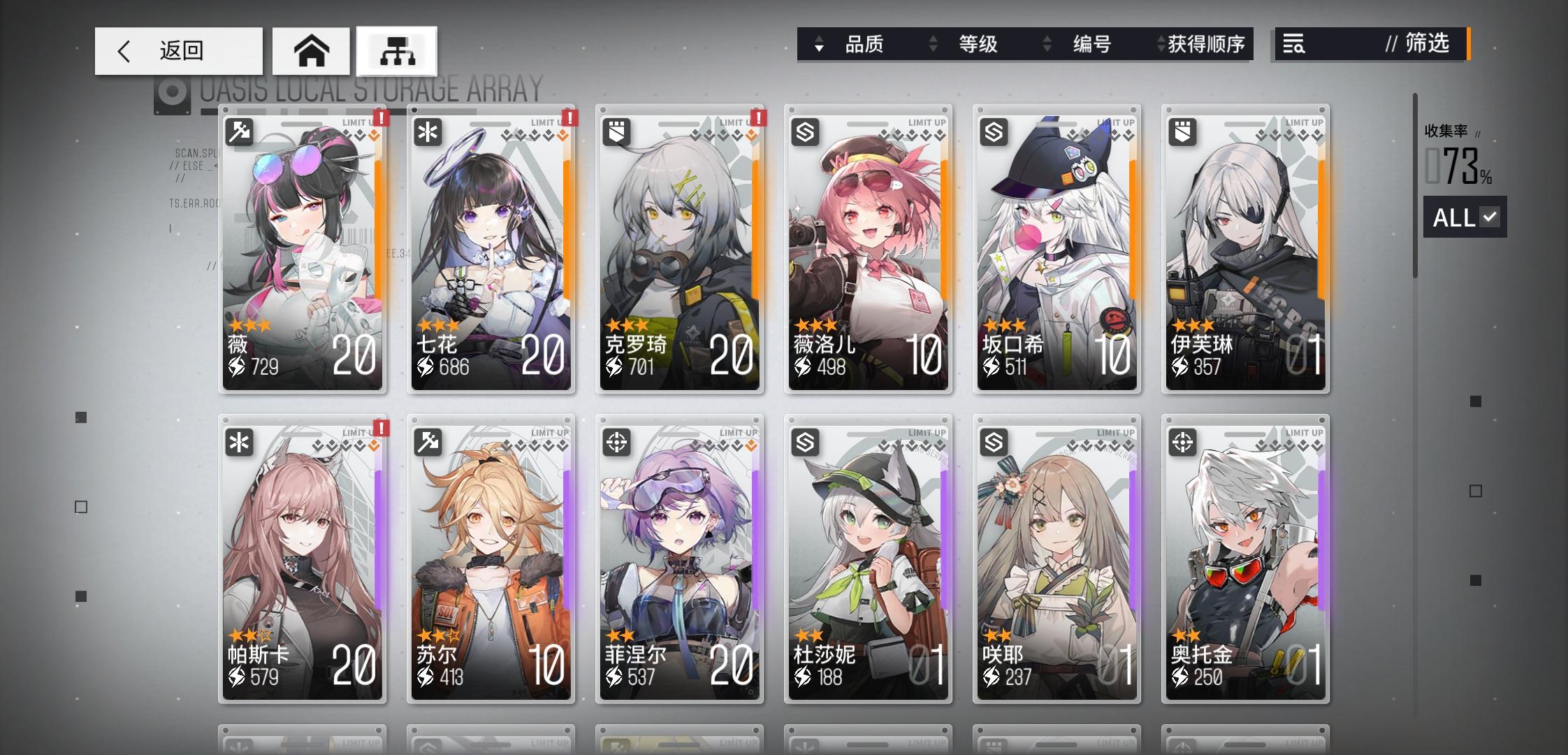Click the snowflake class icon on 七花's card
Screen dimensions: 1568x755
tap(428, 131)
